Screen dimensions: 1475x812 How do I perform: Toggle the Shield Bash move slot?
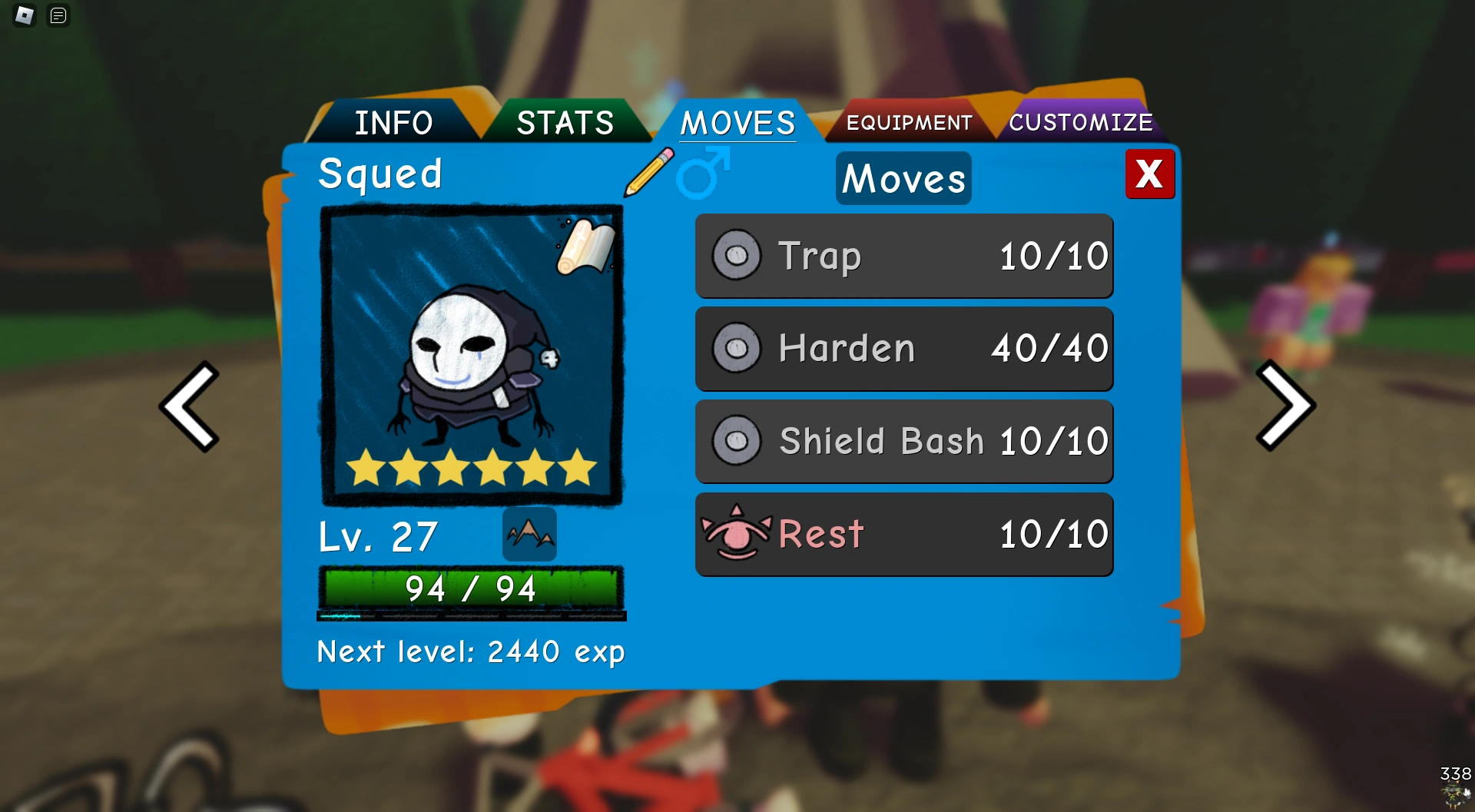pyautogui.click(x=903, y=442)
